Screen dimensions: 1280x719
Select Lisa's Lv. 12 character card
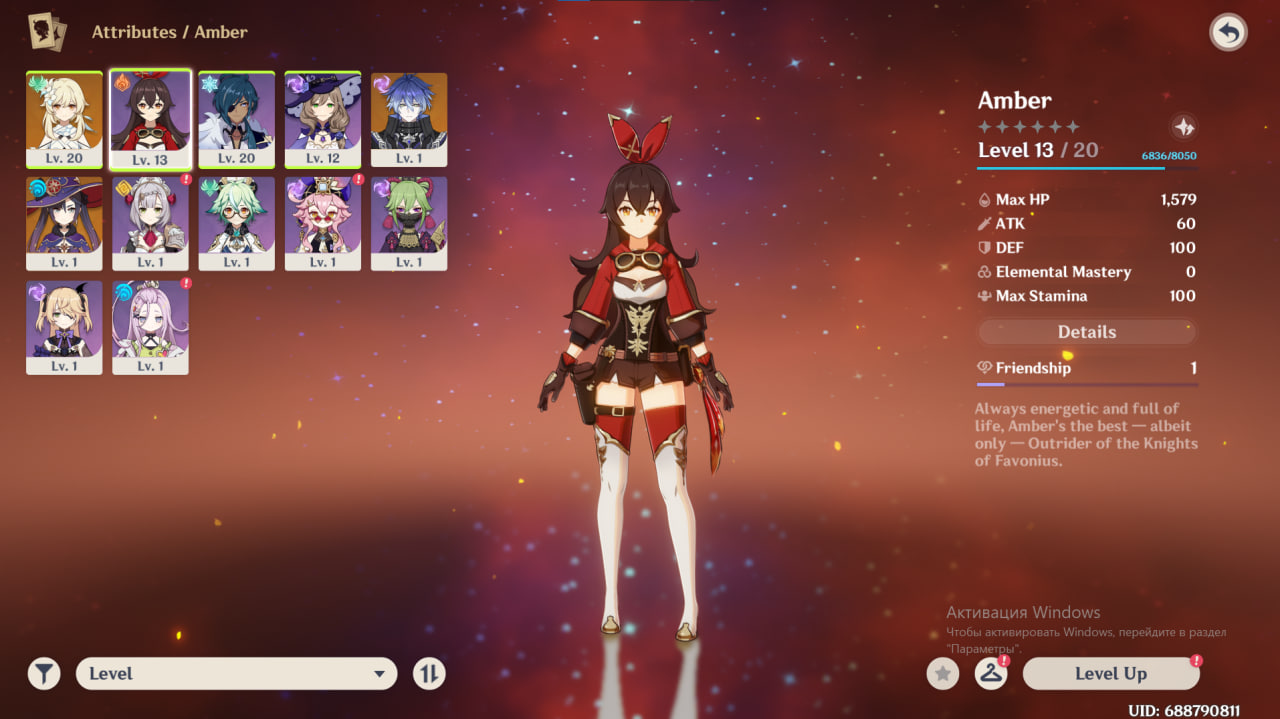(x=322, y=119)
